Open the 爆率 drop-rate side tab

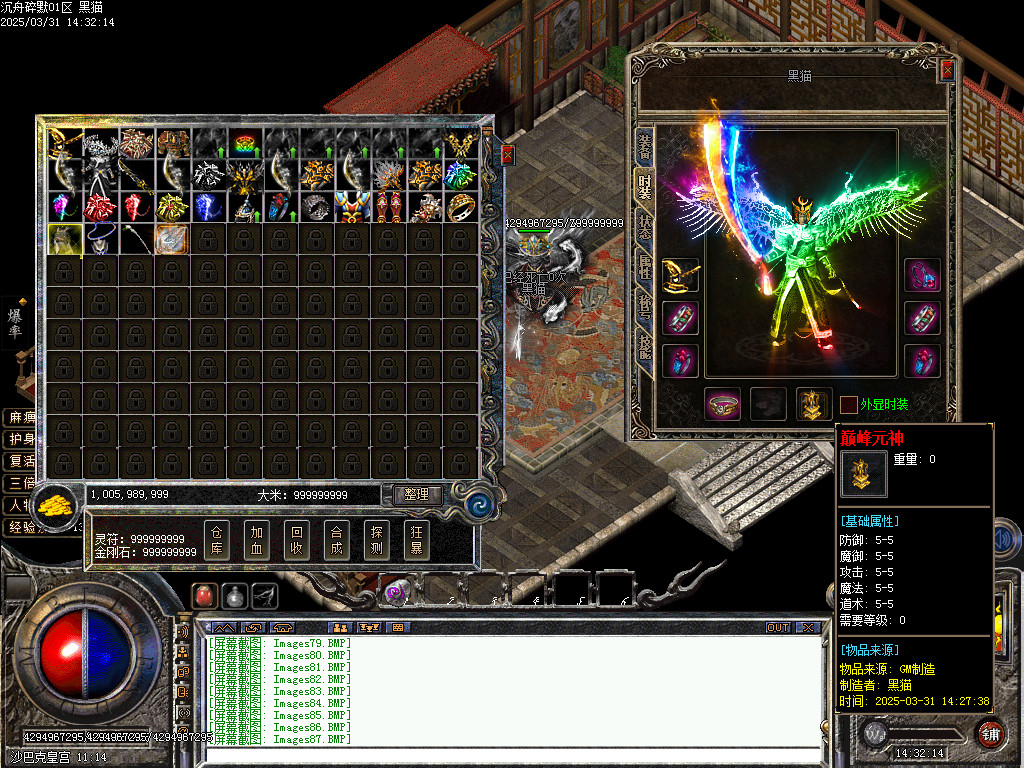[15, 321]
